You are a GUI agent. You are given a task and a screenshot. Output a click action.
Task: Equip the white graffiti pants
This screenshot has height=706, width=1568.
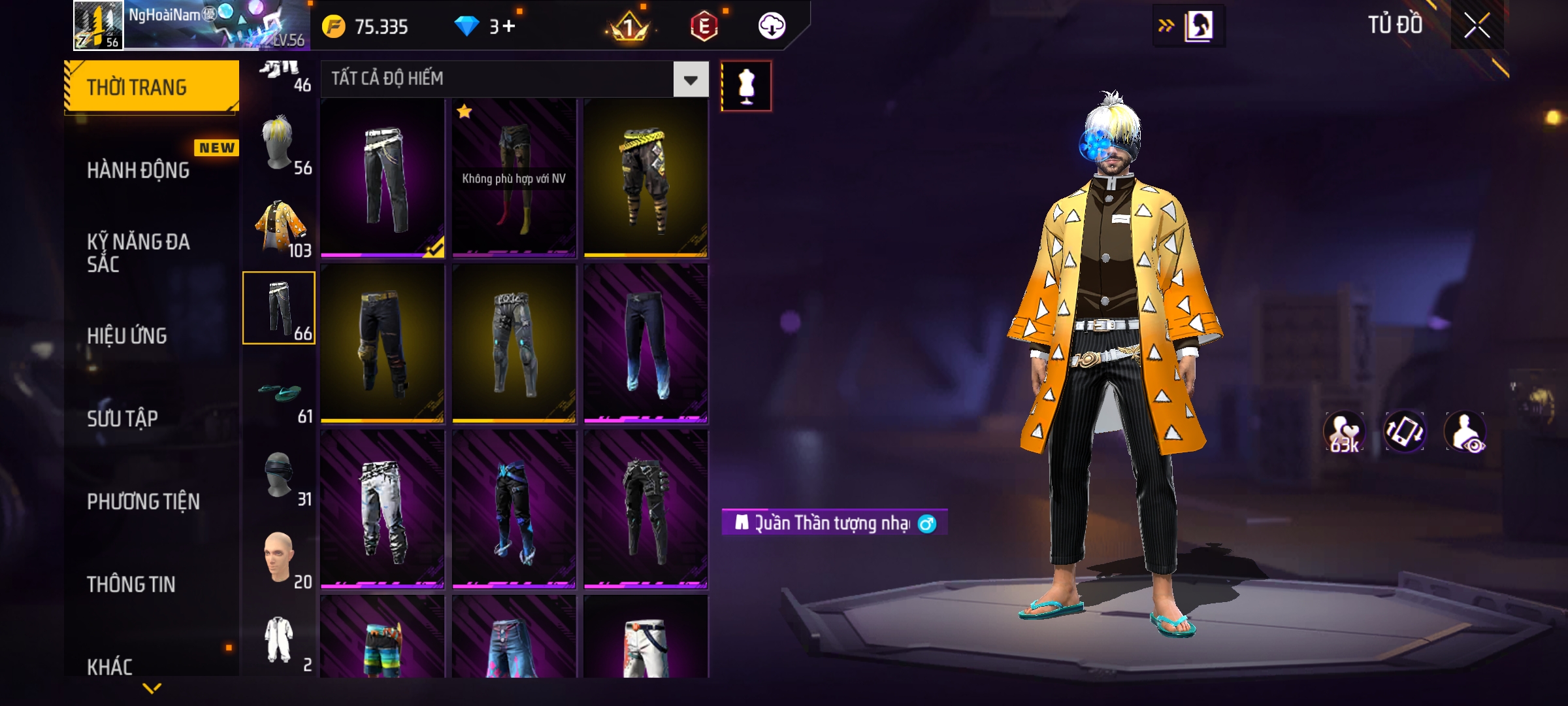[x=383, y=510]
